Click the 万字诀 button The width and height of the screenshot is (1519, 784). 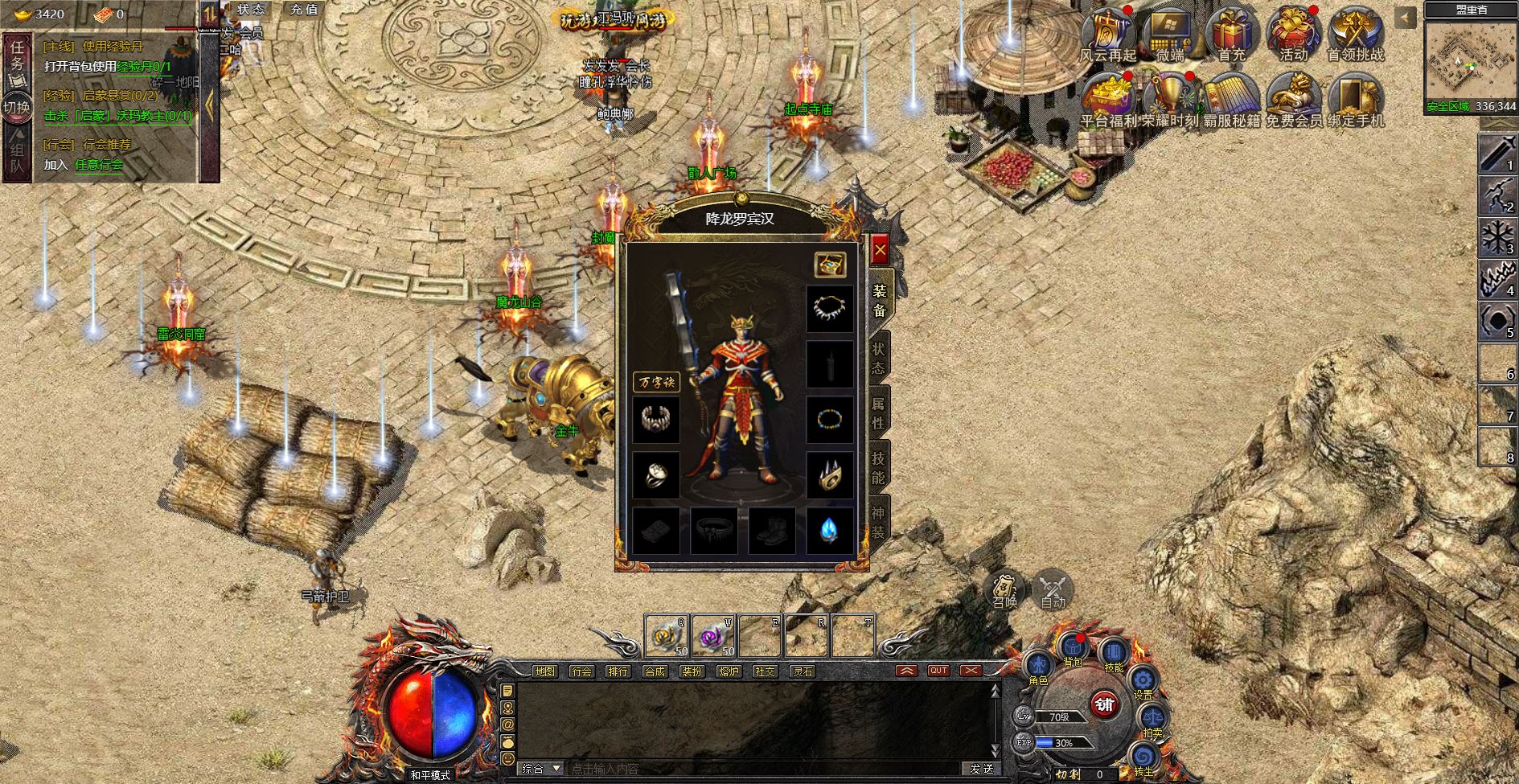coord(656,382)
